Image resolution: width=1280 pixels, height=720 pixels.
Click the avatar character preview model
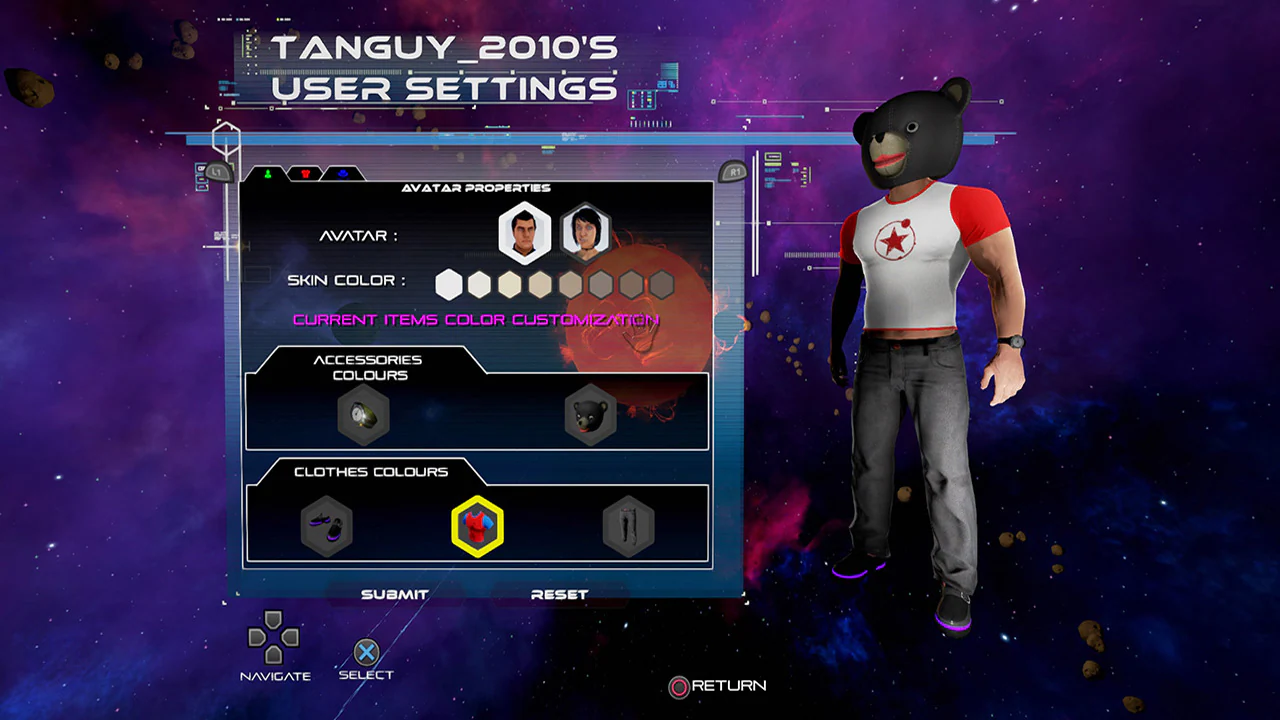tap(920, 350)
